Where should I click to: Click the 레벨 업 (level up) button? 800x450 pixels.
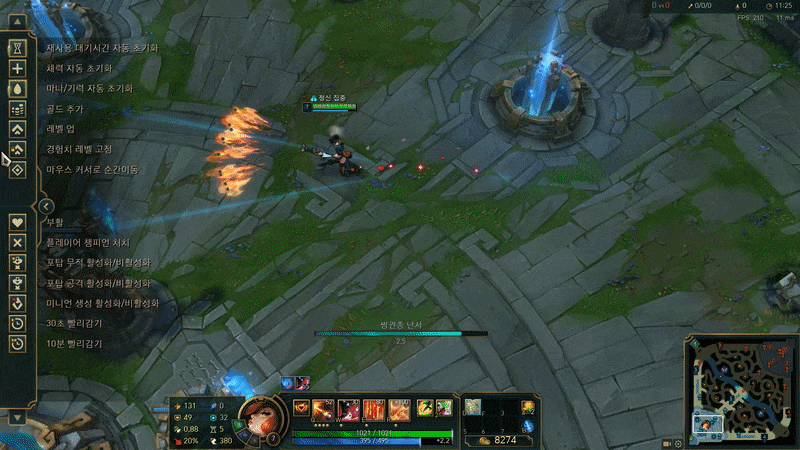17,129
